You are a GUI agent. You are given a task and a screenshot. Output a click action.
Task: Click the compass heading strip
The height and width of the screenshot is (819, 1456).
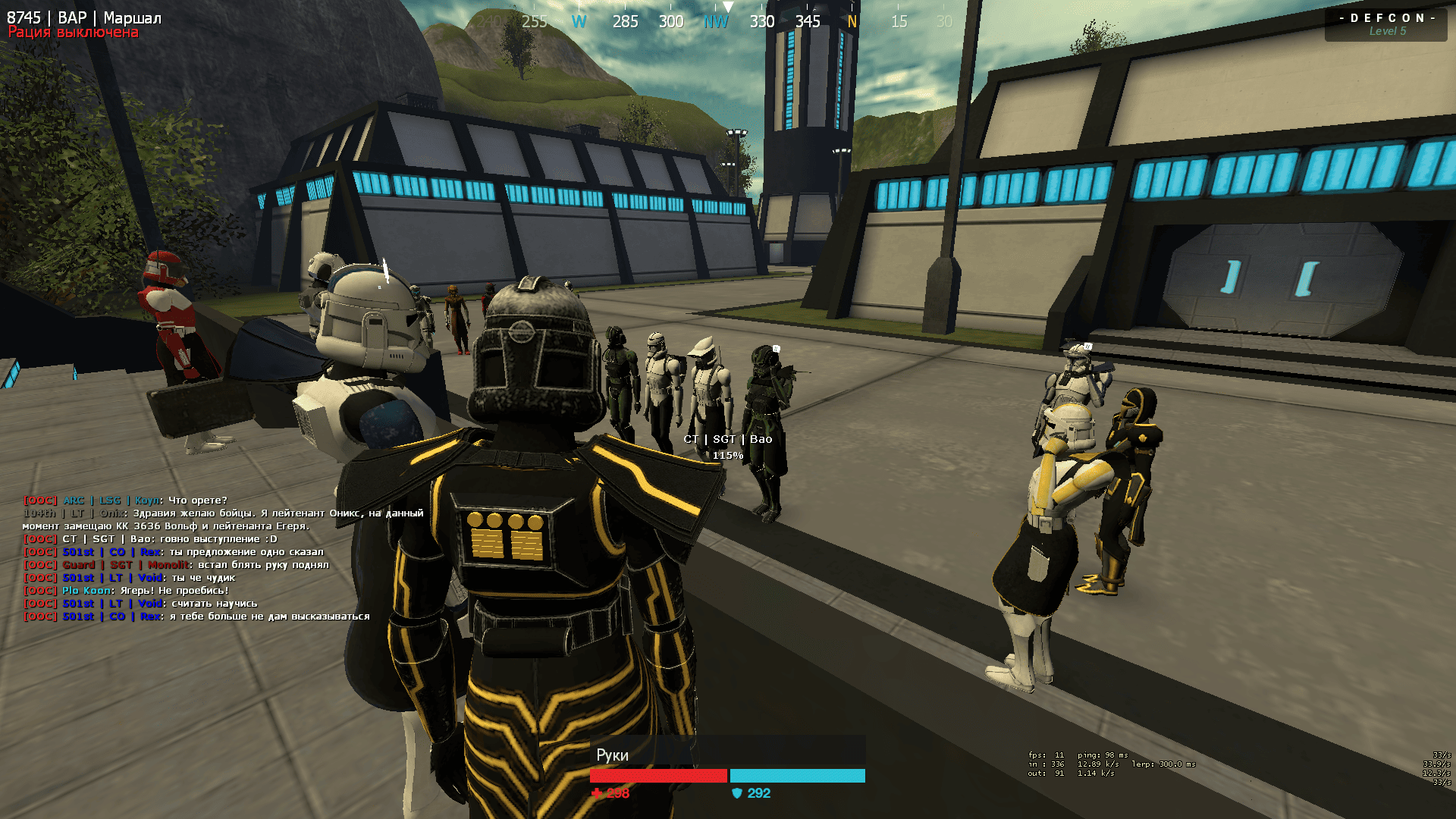pyautogui.click(x=716, y=21)
